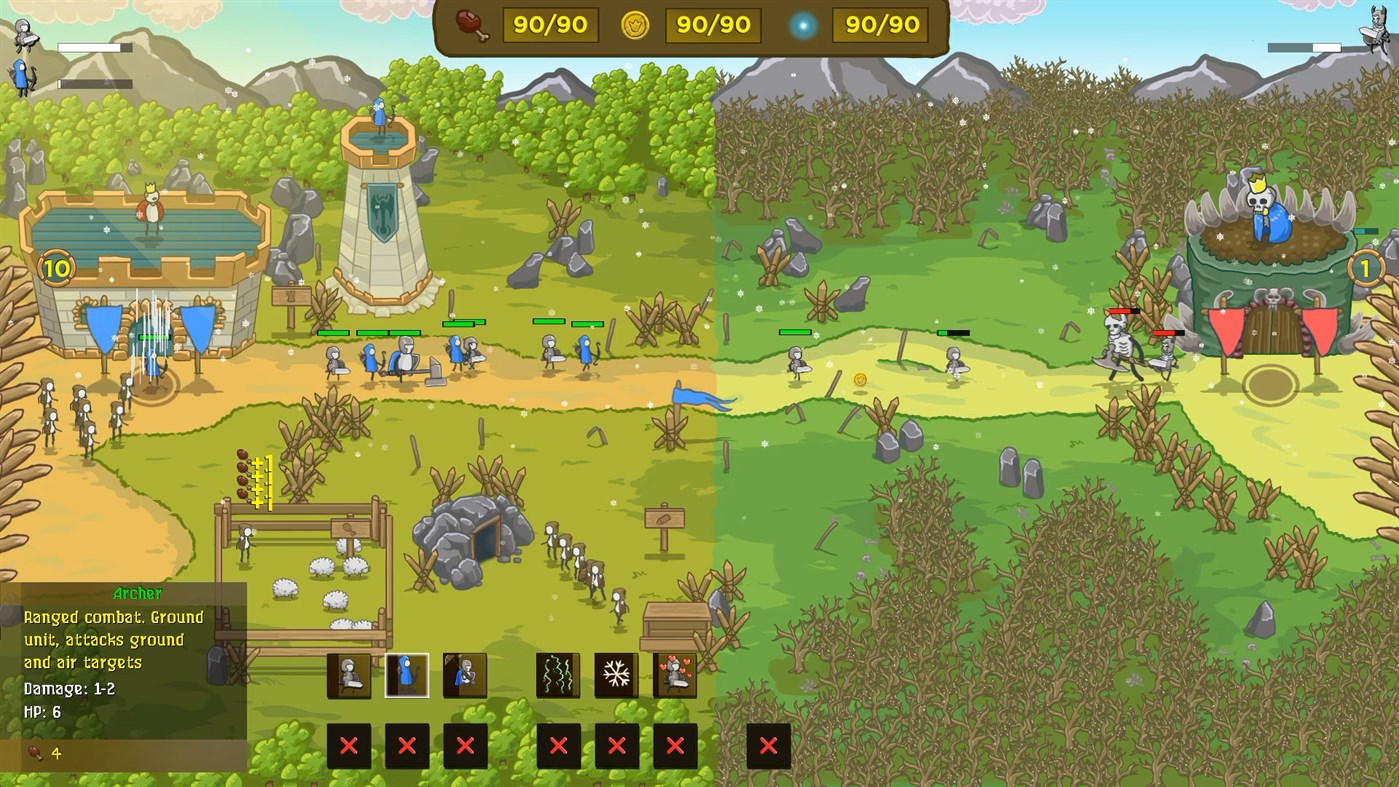Select the Knight with shield icon
The height and width of the screenshot is (787, 1399).
(x=466, y=676)
